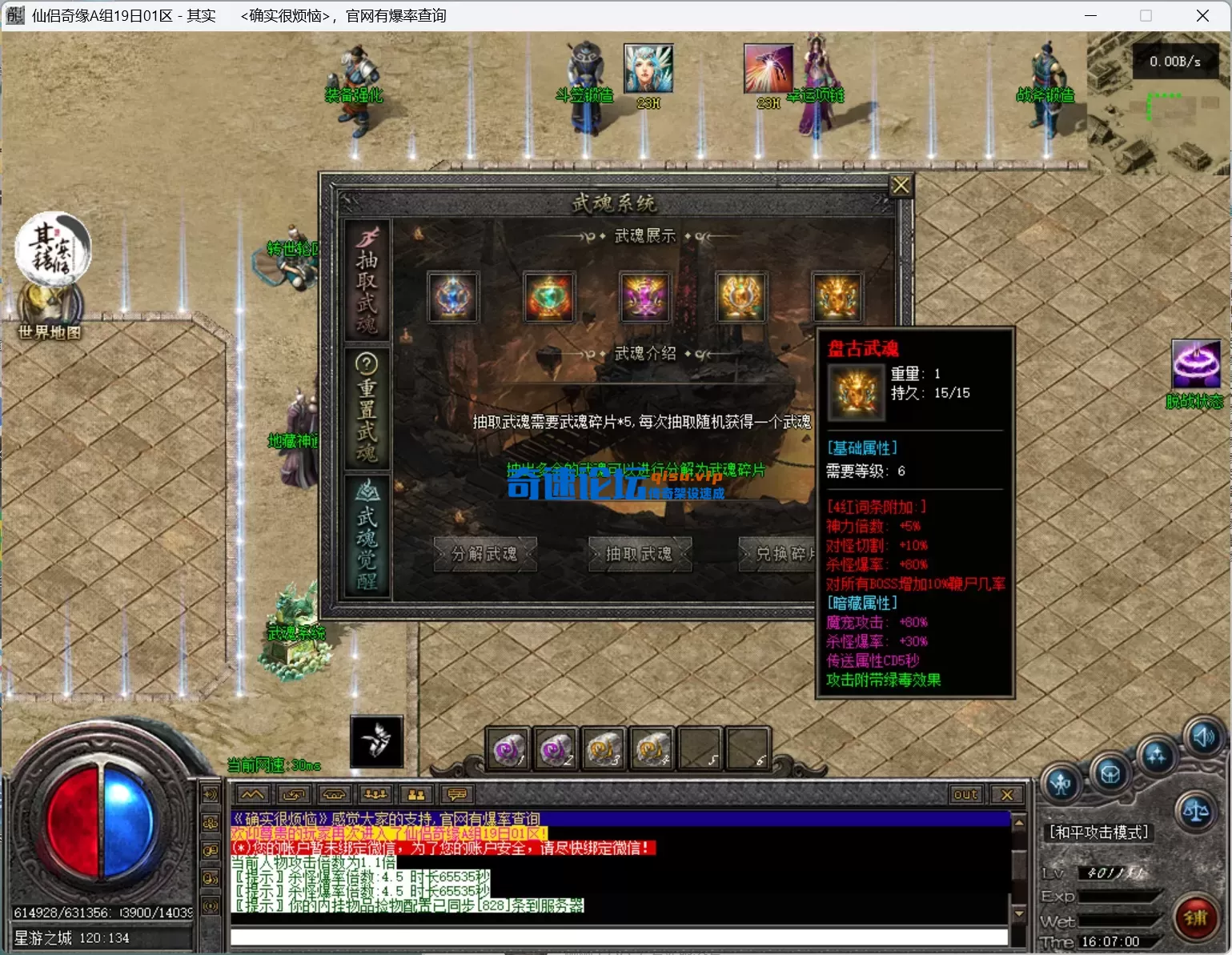This screenshot has width=1232, height=955.
Task: Click the two-person friends icon in chat toolbar
Action: (x=415, y=795)
